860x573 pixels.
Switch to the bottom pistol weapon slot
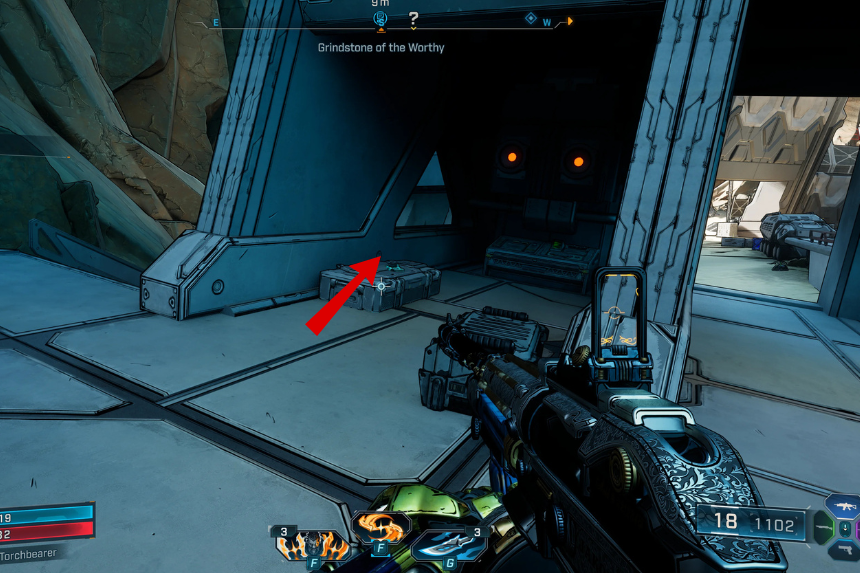pyautogui.click(x=843, y=549)
